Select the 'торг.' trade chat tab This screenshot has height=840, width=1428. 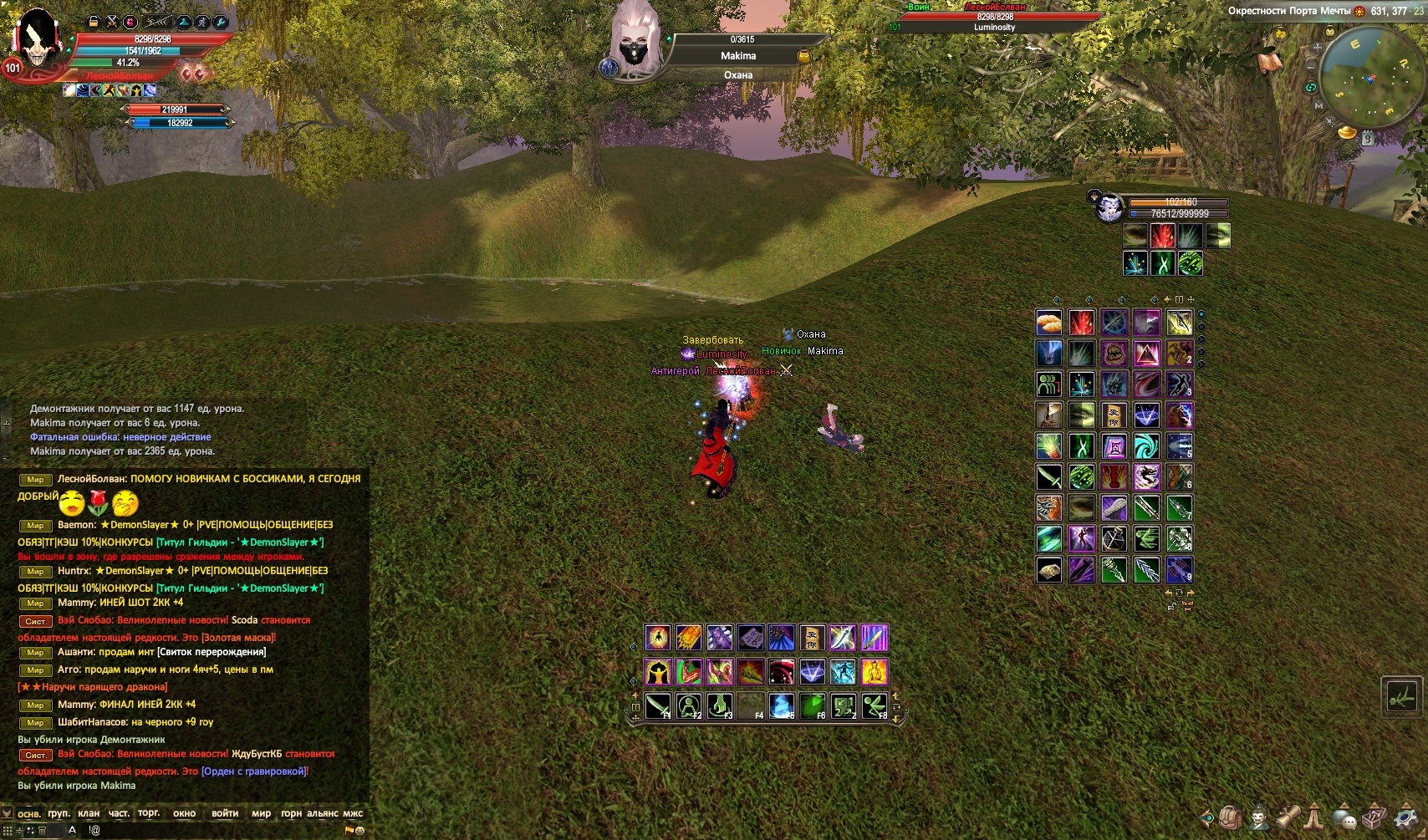pos(149,813)
